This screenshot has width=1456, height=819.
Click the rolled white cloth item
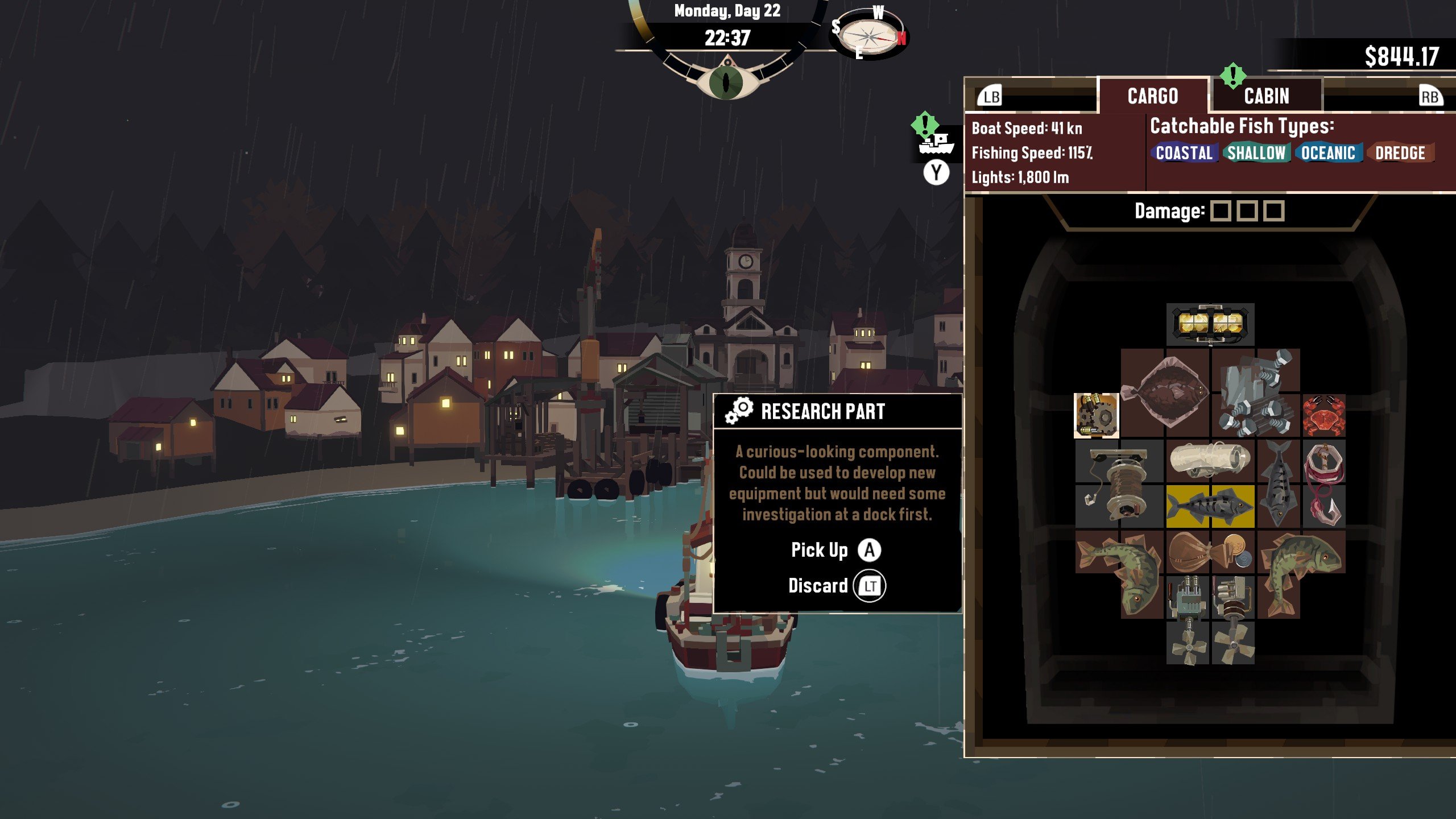(1210, 461)
